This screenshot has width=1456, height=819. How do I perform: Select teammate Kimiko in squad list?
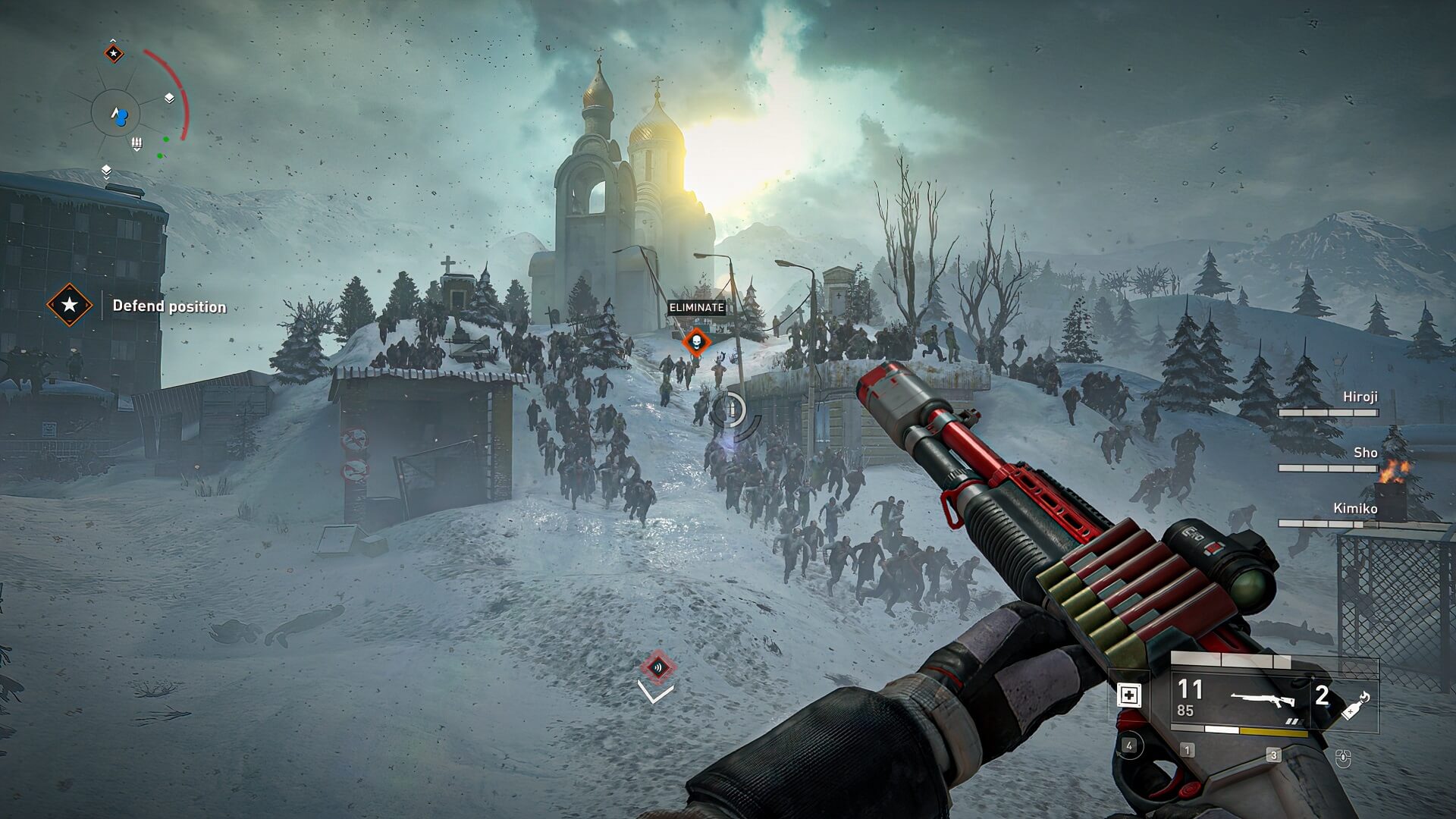pos(1355,508)
